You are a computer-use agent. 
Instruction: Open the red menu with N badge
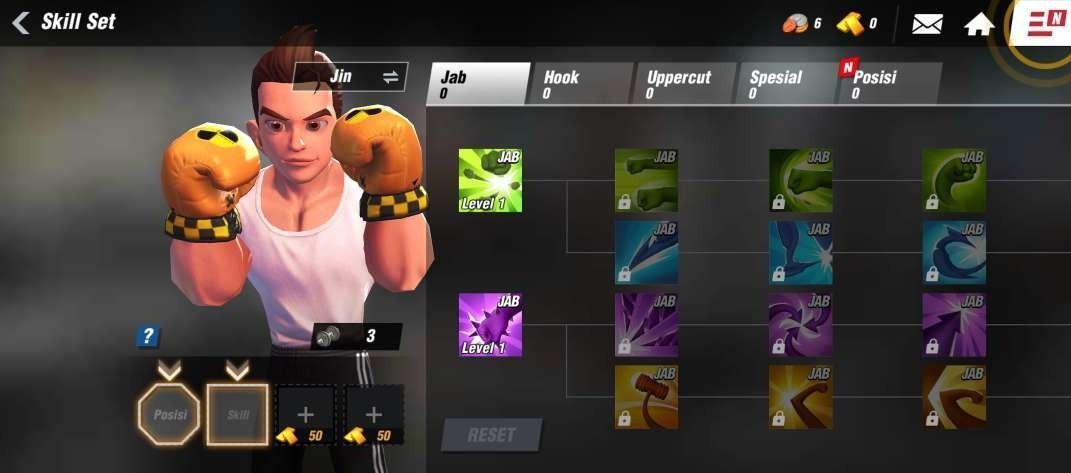(x=1045, y=22)
